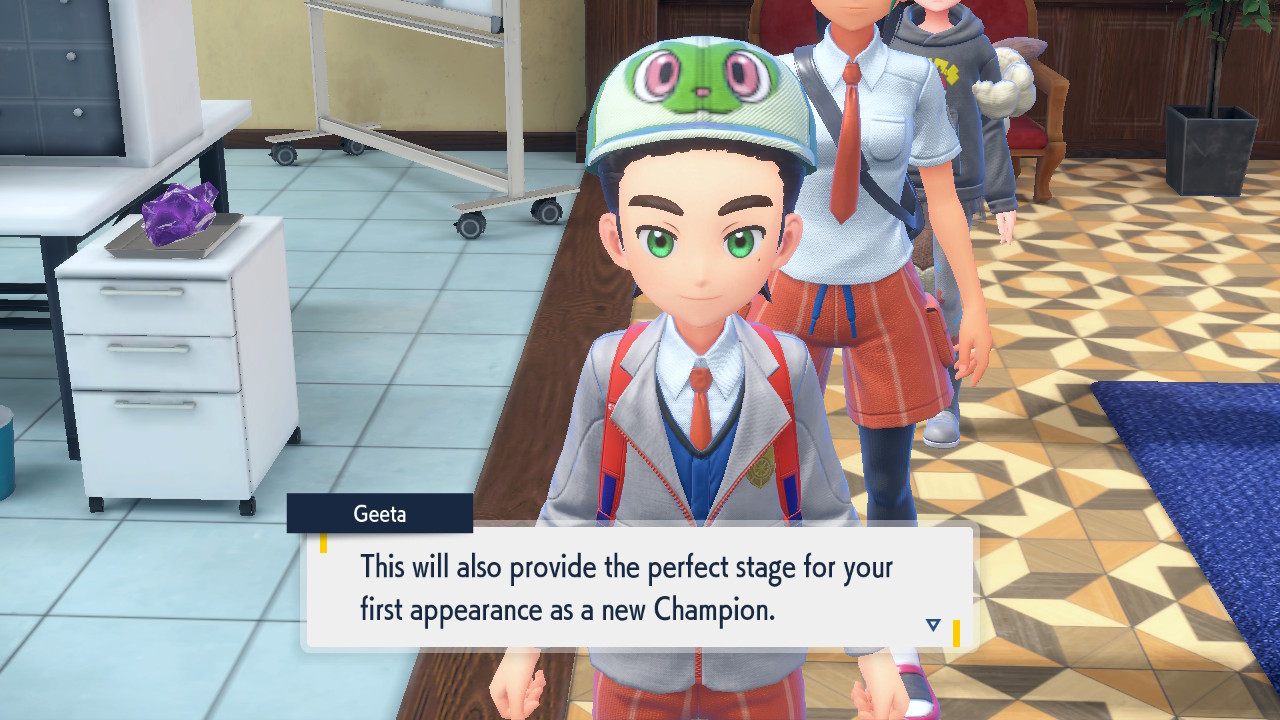Advance dialogue using the blue arrow indicator
Image resolution: width=1280 pixels, height=720 pixels.
[x=933, y=625]
